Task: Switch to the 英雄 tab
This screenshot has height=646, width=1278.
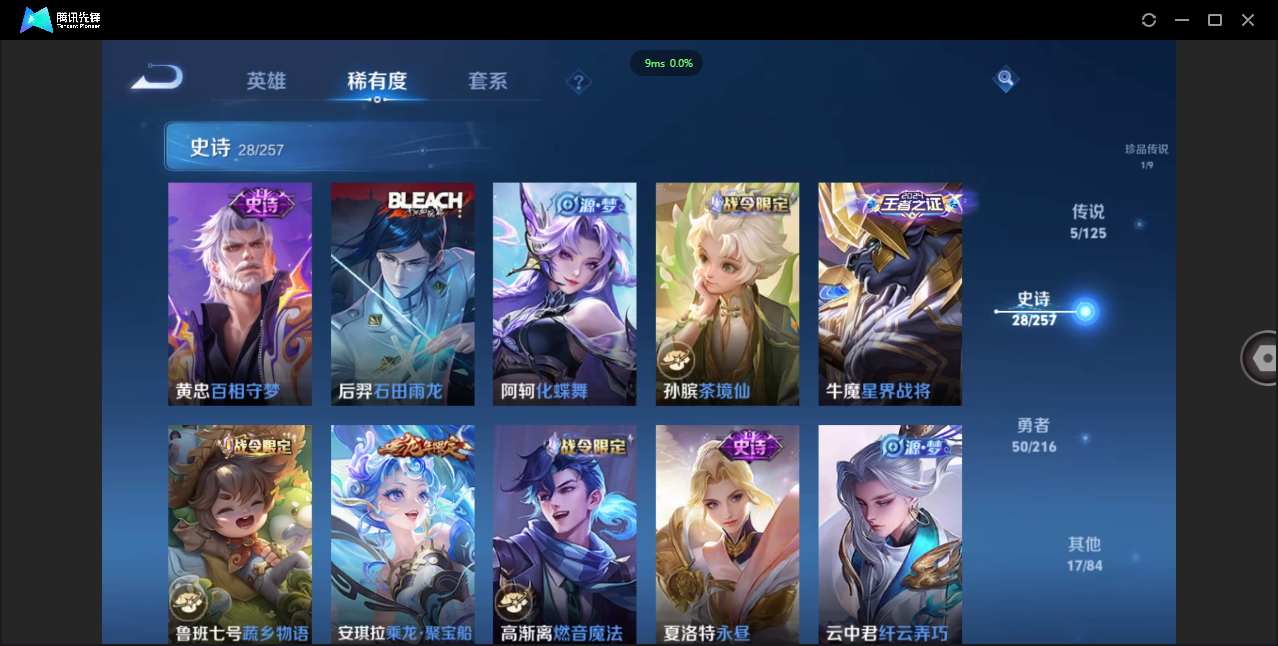Action: coord(266,81)
